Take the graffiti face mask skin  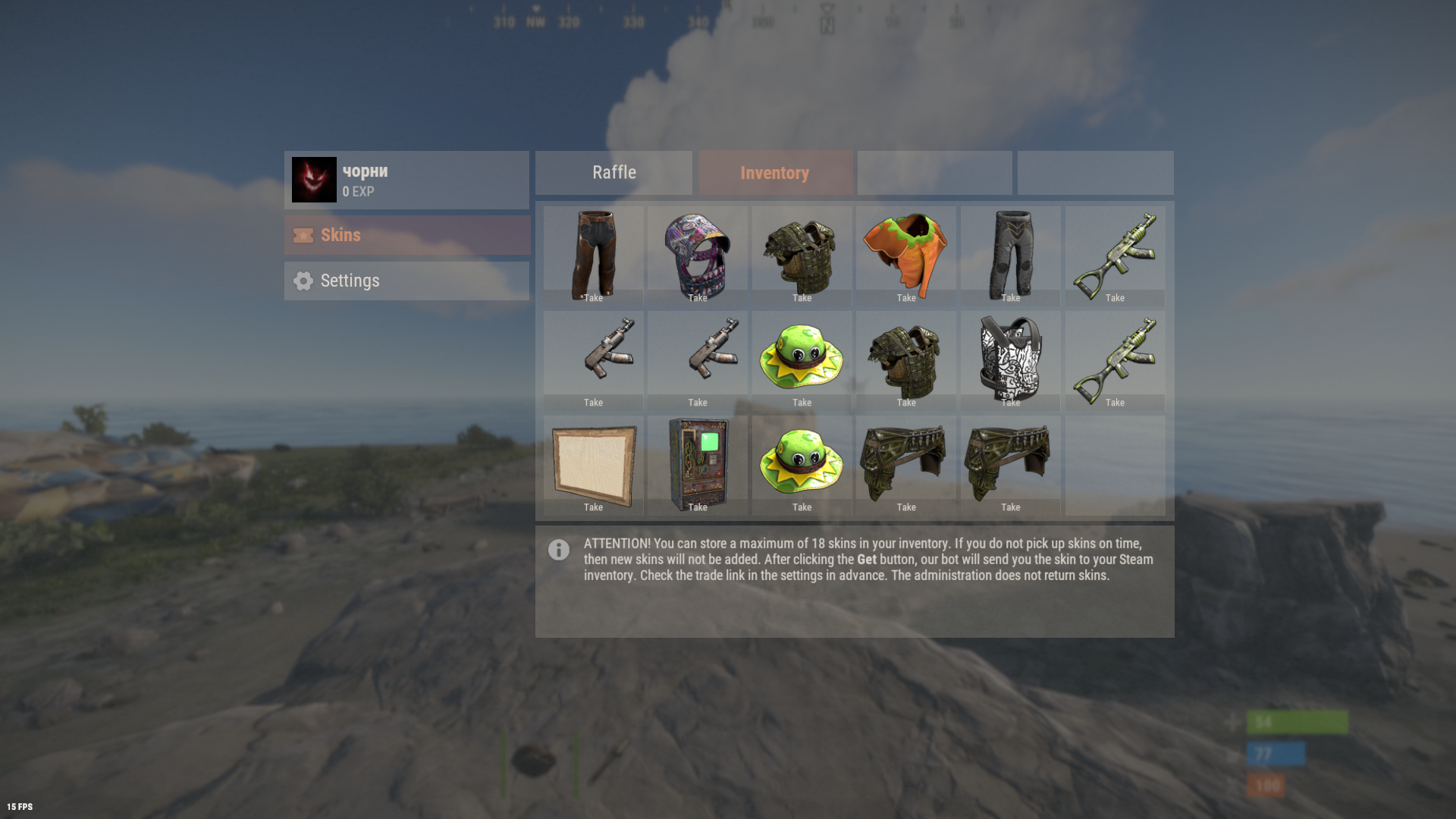(697, 297)
